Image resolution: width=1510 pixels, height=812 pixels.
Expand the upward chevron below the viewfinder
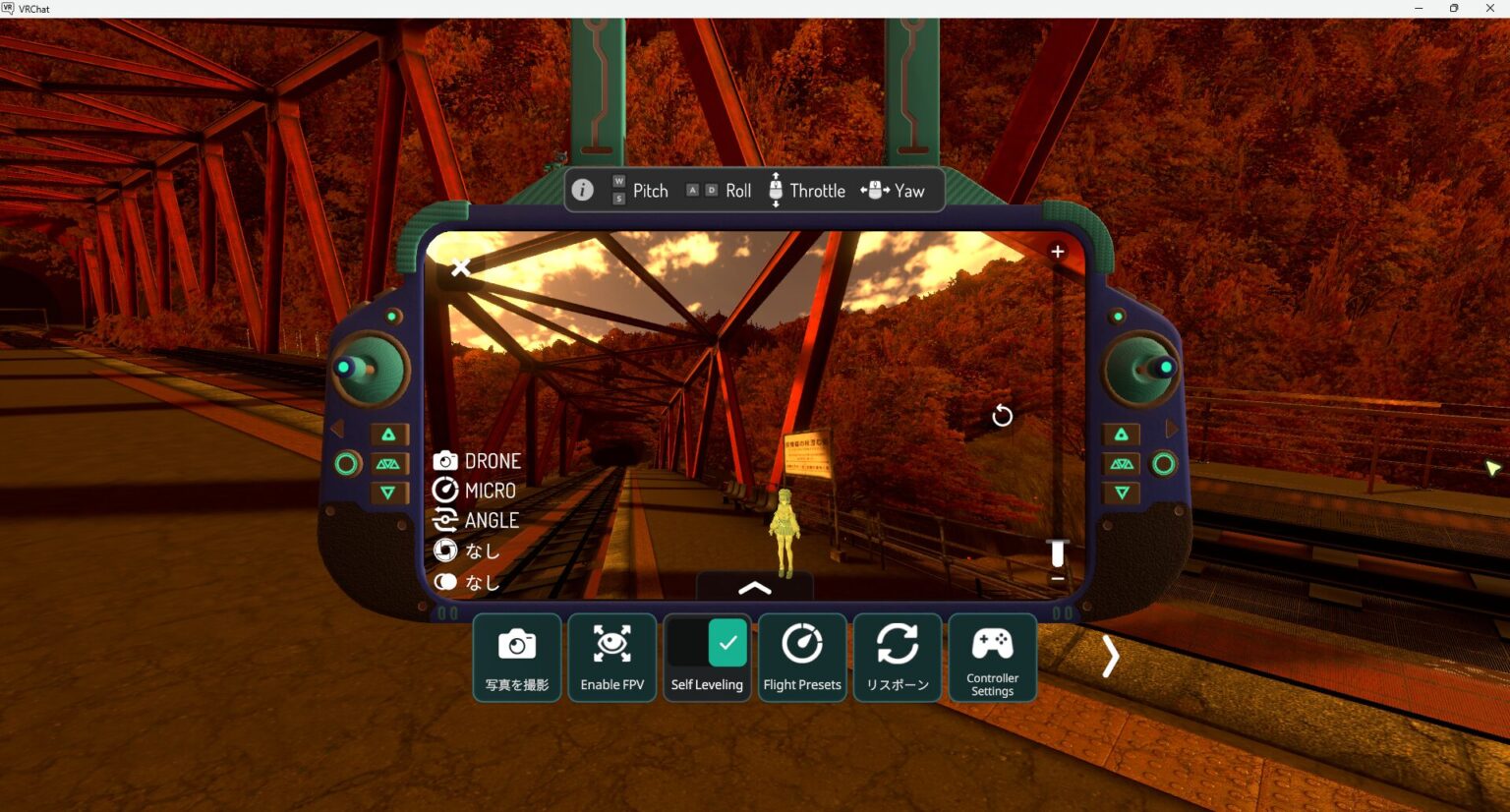point(754,587)
